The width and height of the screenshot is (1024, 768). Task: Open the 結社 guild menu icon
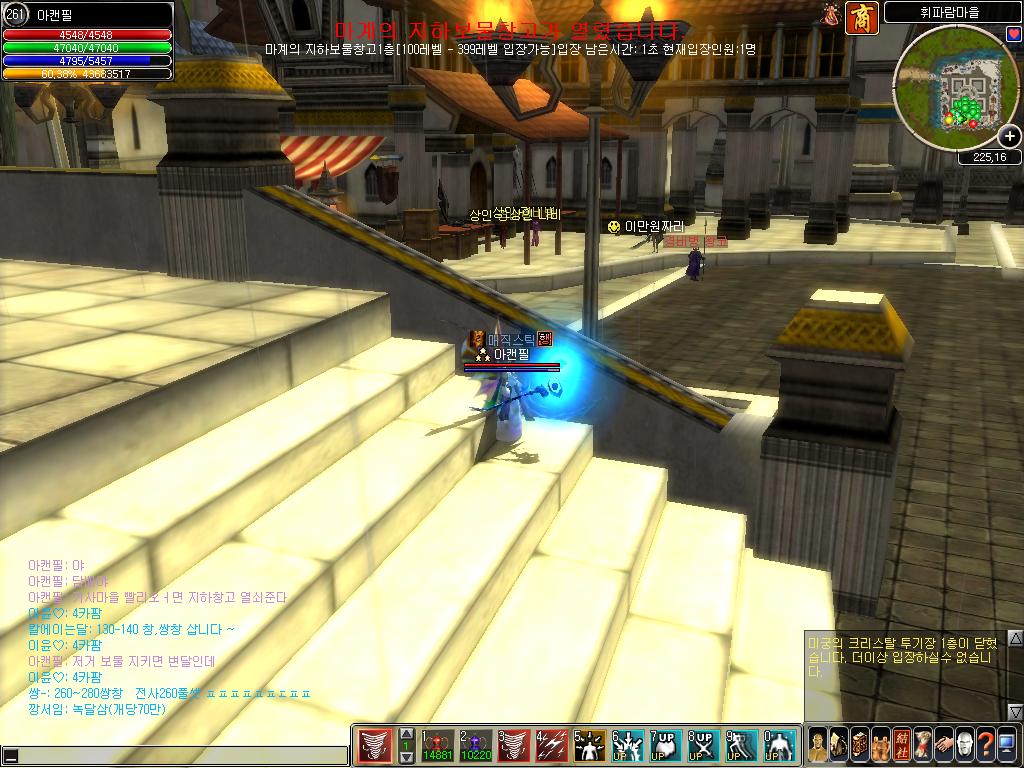point(901,745)
